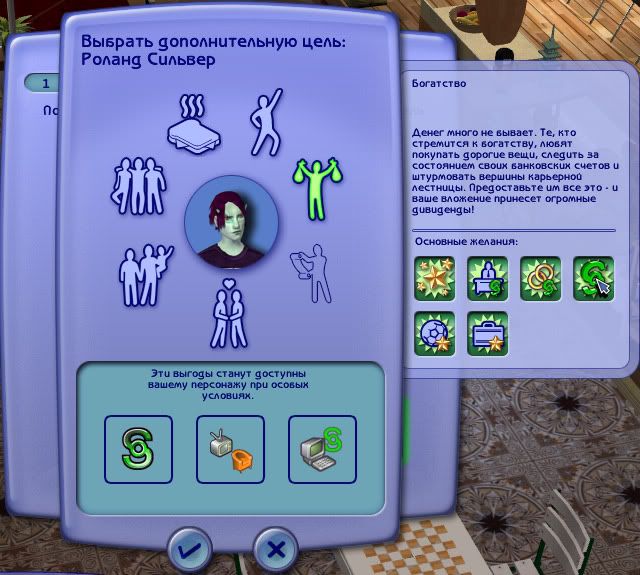Click the soccer ball want icon

click(435, 332)
